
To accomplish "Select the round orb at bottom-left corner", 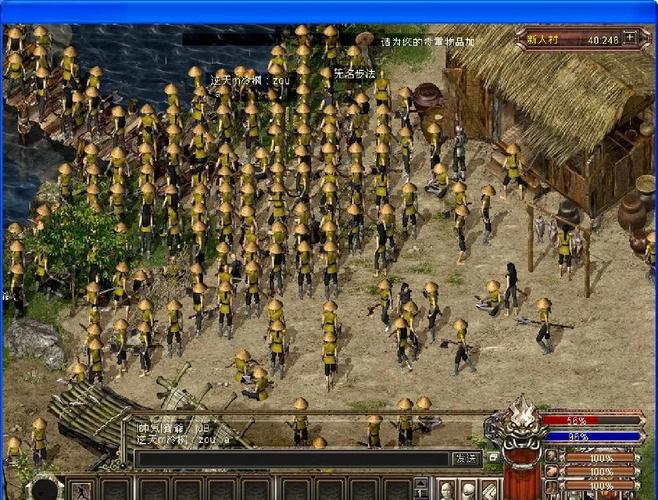I will [x=45, y=489].
